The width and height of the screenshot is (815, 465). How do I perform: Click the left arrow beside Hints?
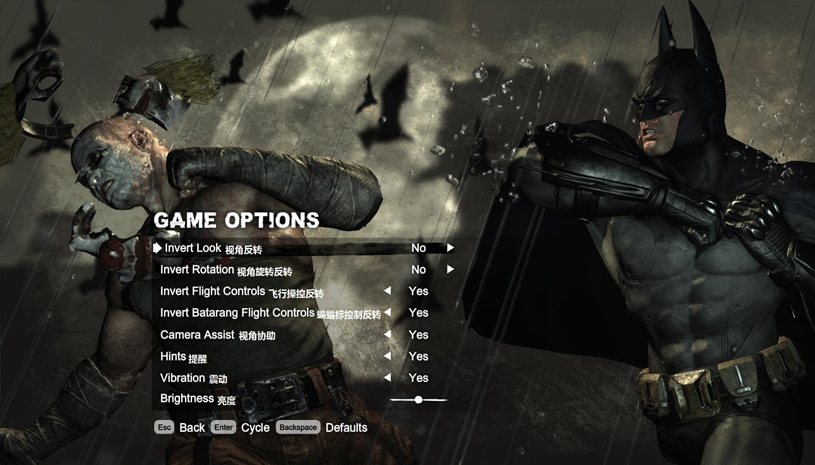pos(387,357)
